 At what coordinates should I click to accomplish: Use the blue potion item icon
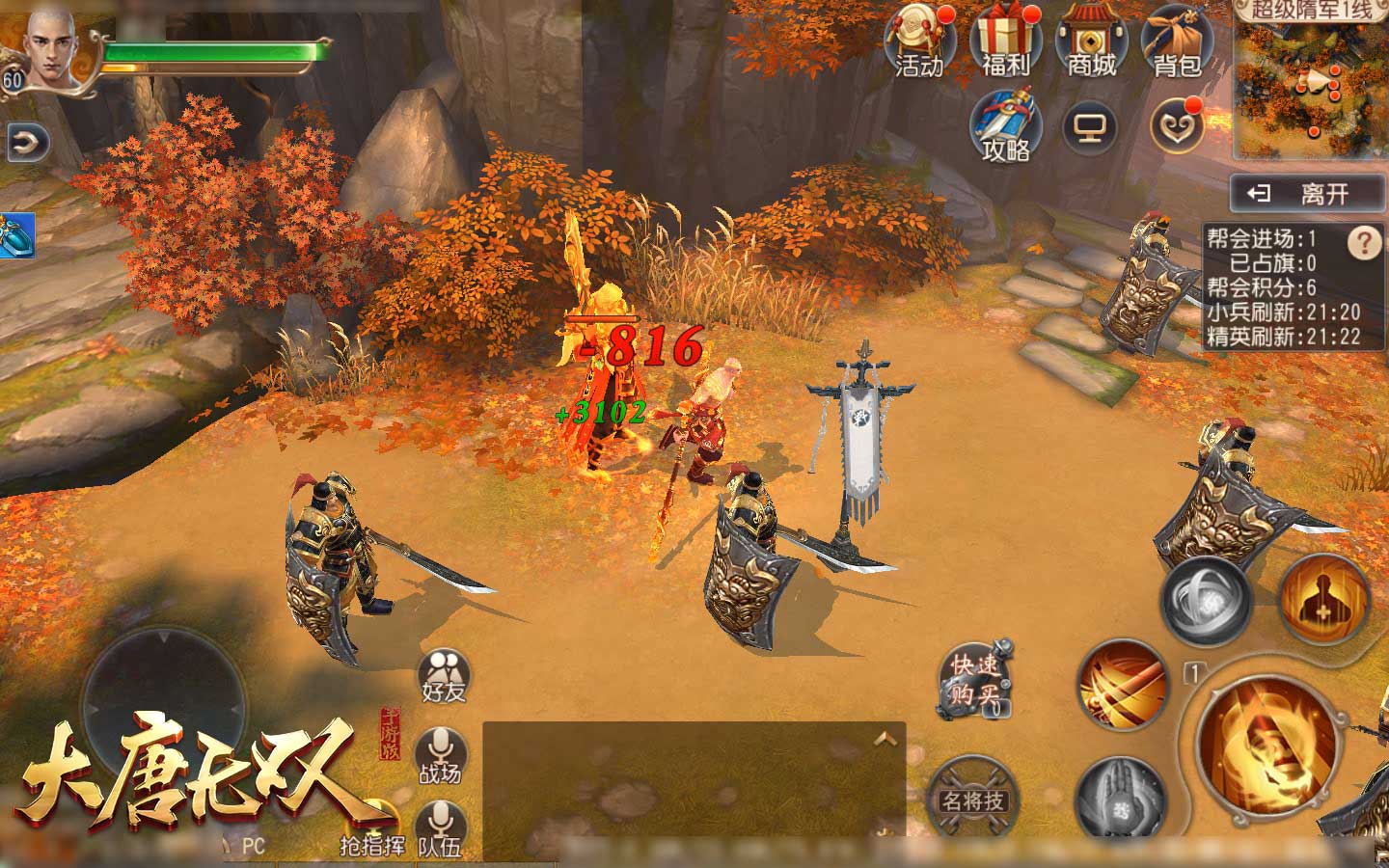coord(16,235)
